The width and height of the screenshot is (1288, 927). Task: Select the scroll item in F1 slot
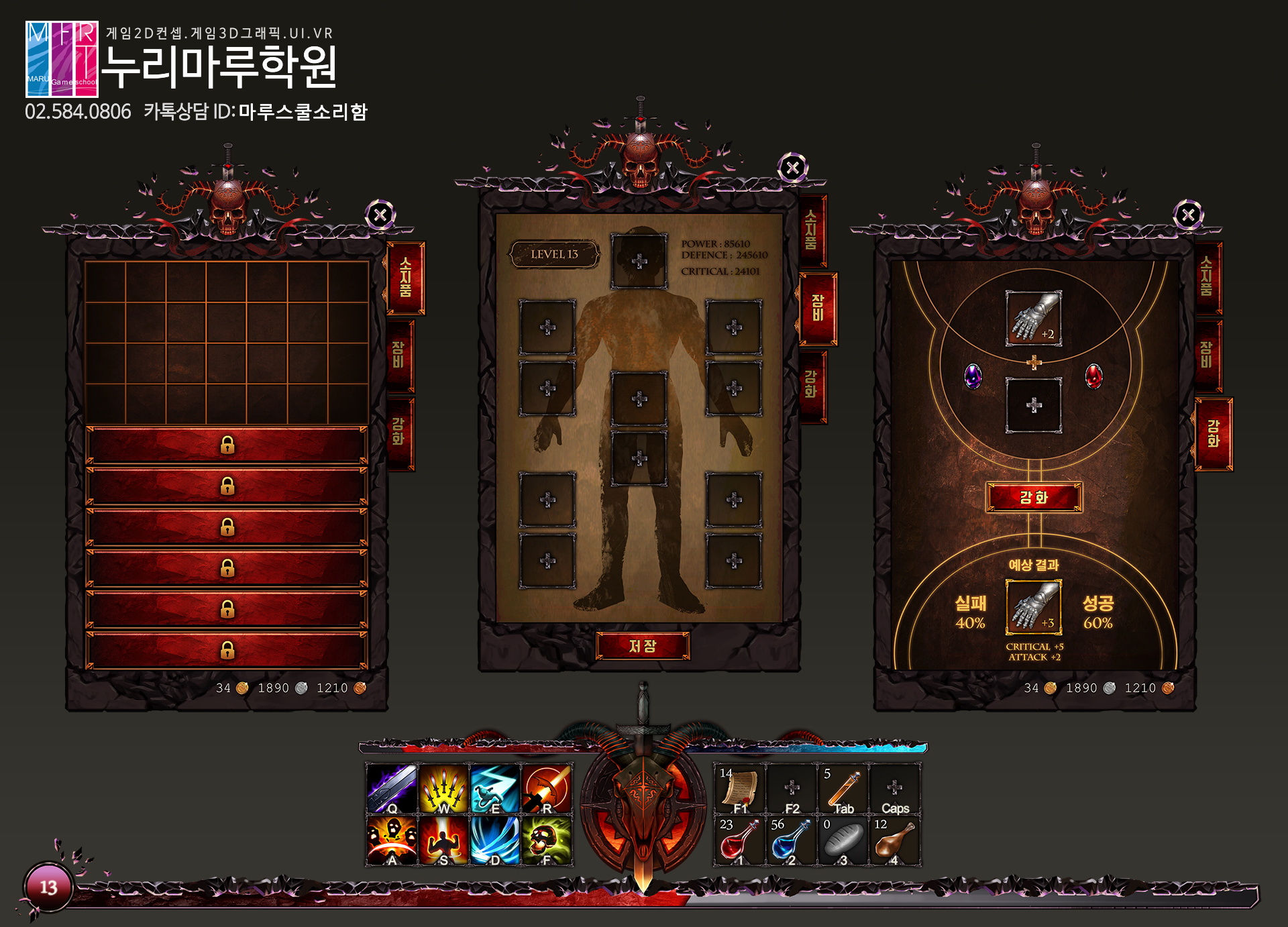coord(739,789)
